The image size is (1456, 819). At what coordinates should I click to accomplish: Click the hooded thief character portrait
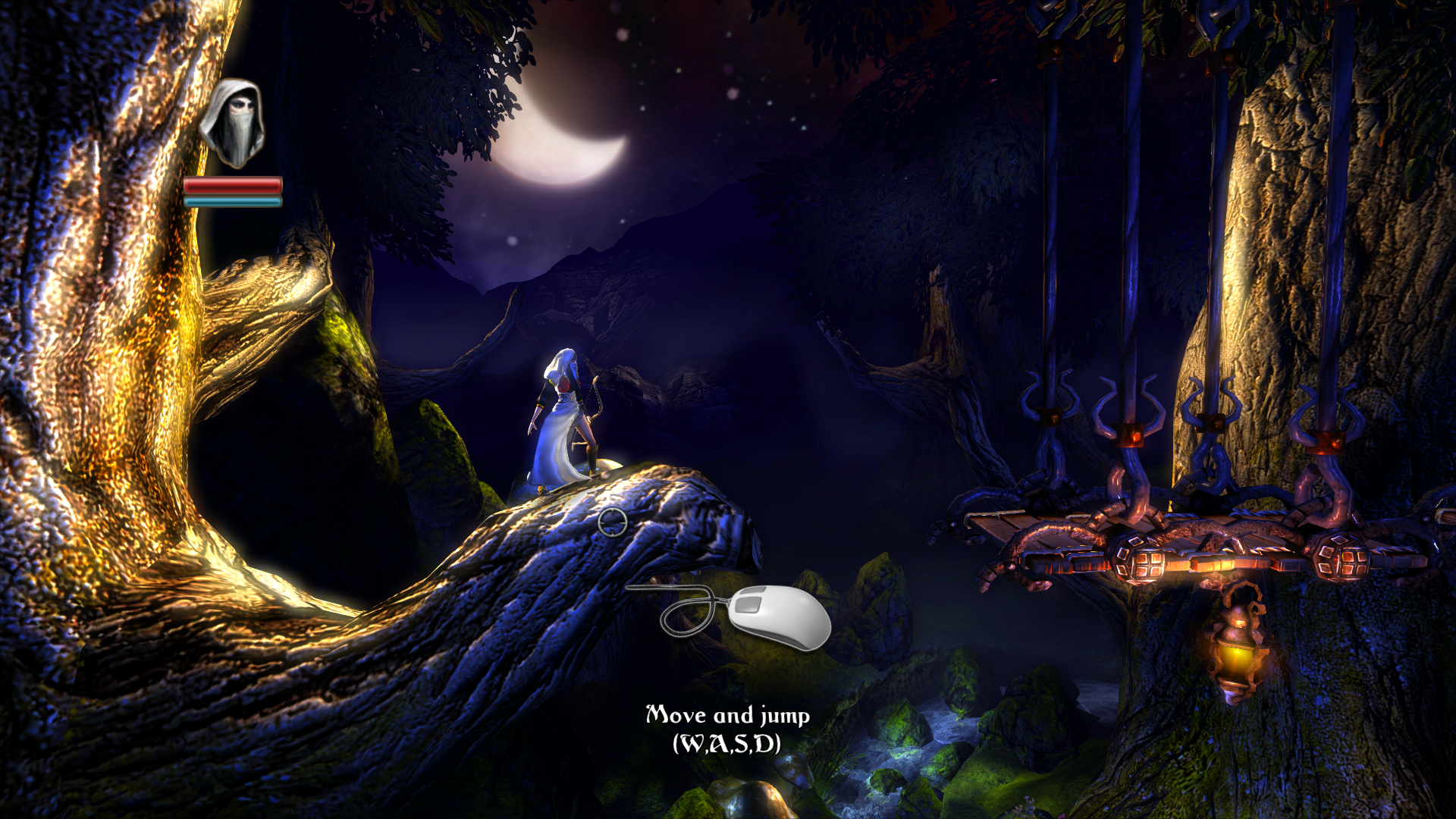[x=233, y=124]
